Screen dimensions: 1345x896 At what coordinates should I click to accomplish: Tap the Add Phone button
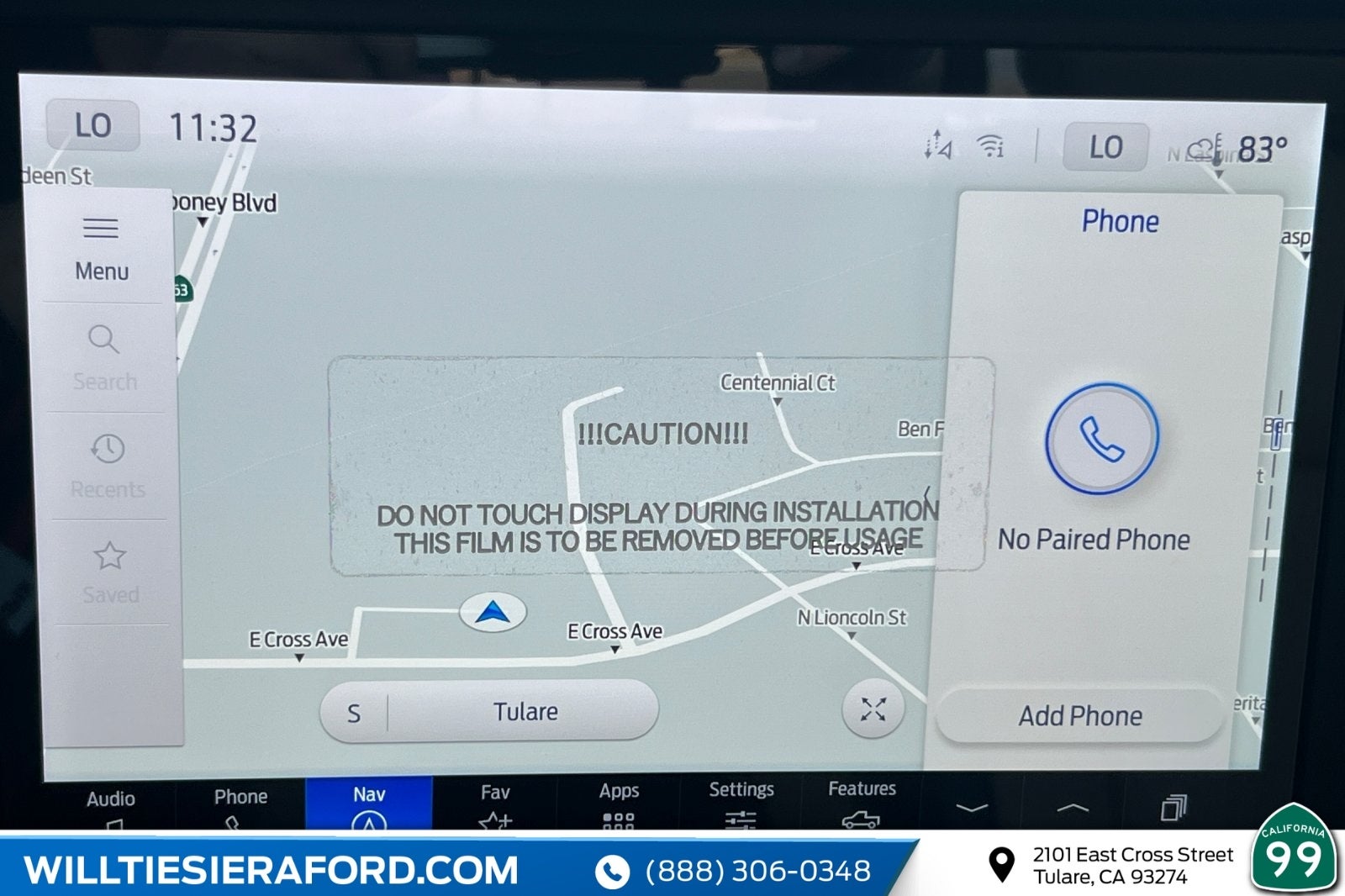click(x=1080, y=715)
